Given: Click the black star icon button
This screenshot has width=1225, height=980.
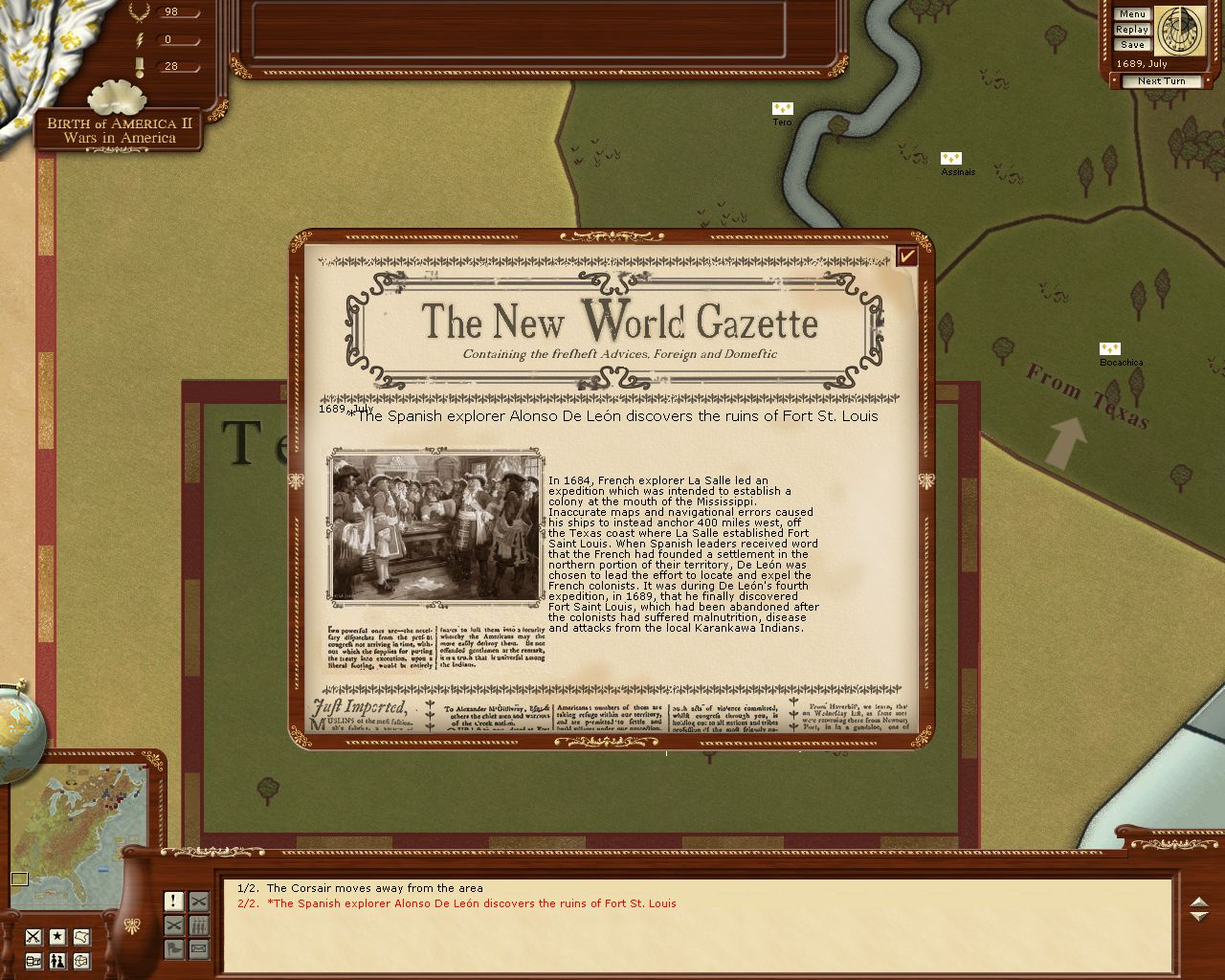Looking at the screenshot, I should [57, 936].
